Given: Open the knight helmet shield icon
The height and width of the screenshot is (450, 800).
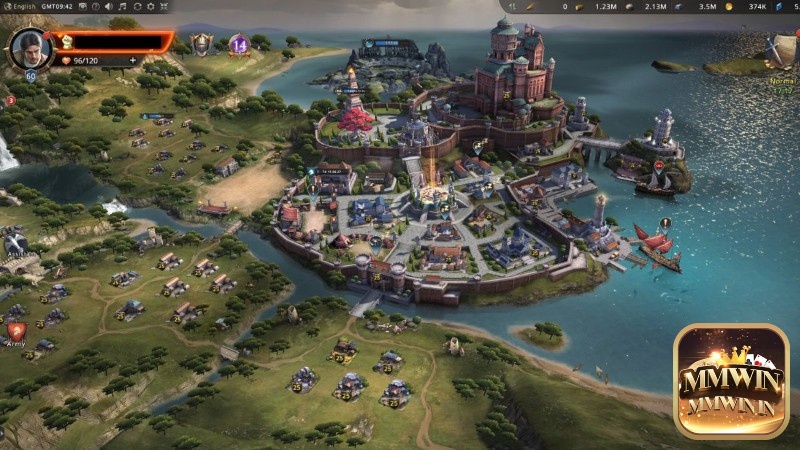Looking at the screenshot, I should [203, 43].
